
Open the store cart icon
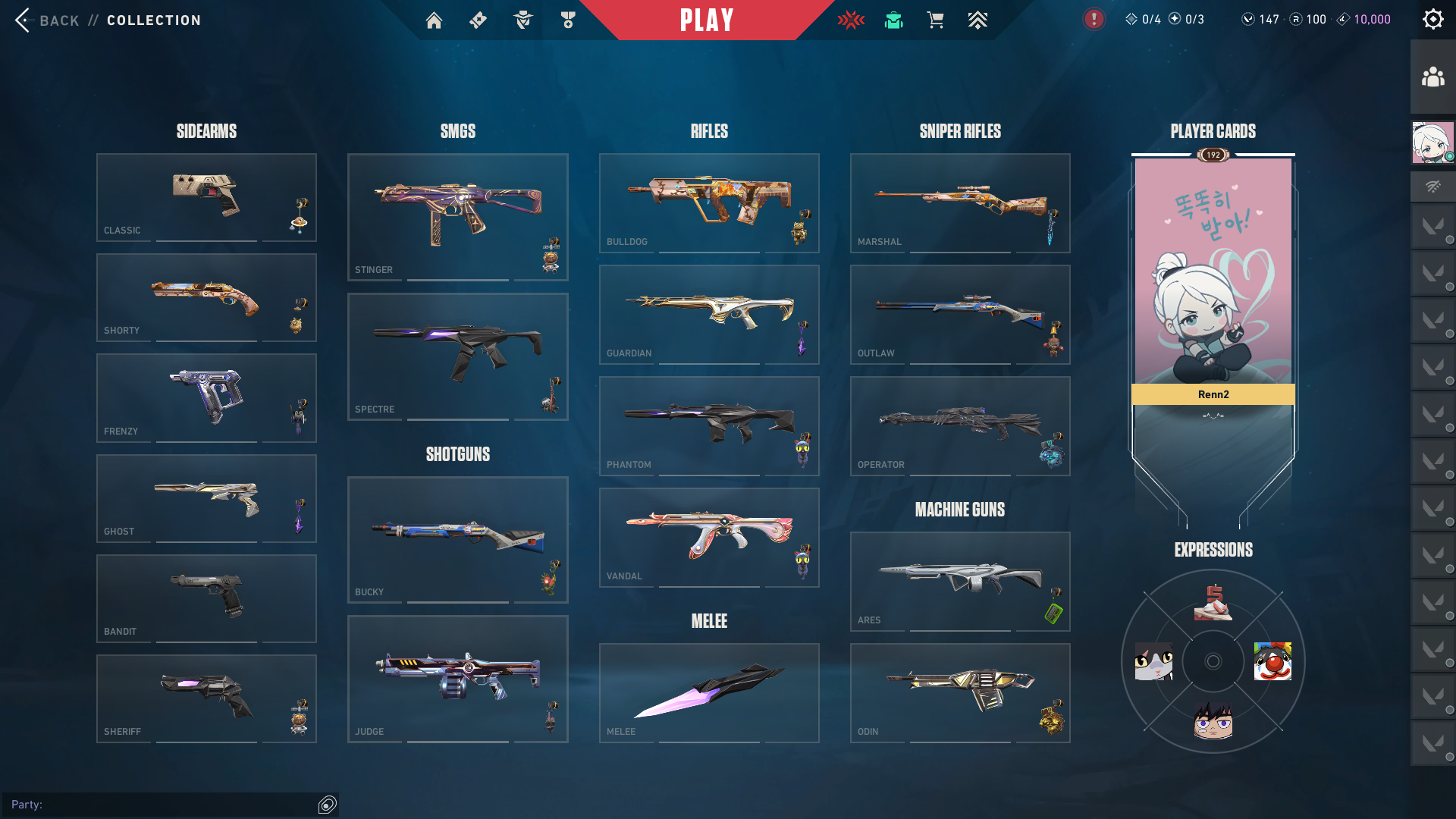[935, 20]
